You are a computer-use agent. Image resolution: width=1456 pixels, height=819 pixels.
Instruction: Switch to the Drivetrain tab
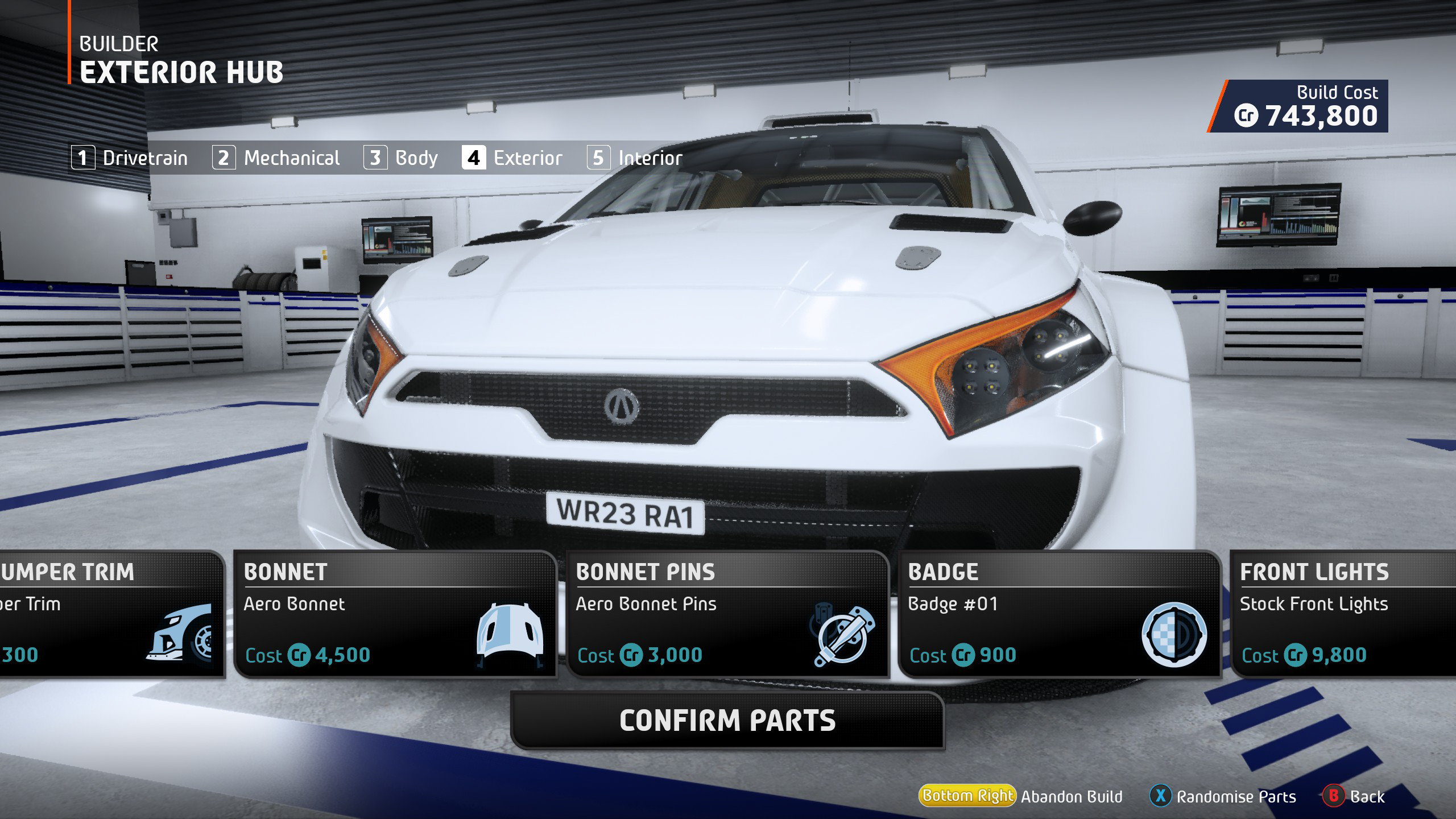click(x=130, y=158)
